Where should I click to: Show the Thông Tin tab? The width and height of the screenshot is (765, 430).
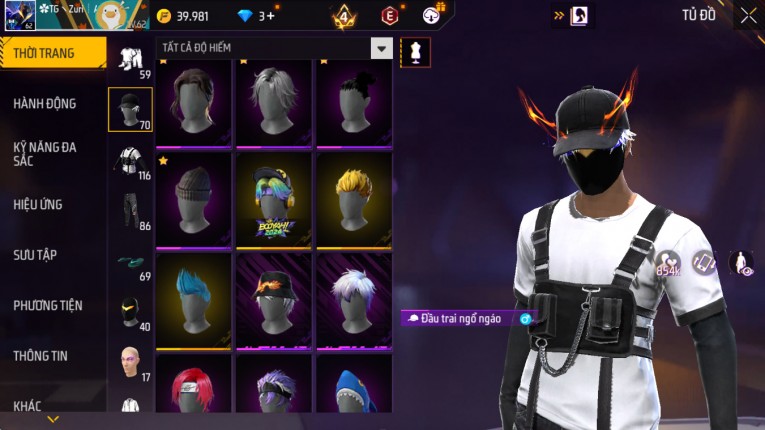click(x=41, y=355)
